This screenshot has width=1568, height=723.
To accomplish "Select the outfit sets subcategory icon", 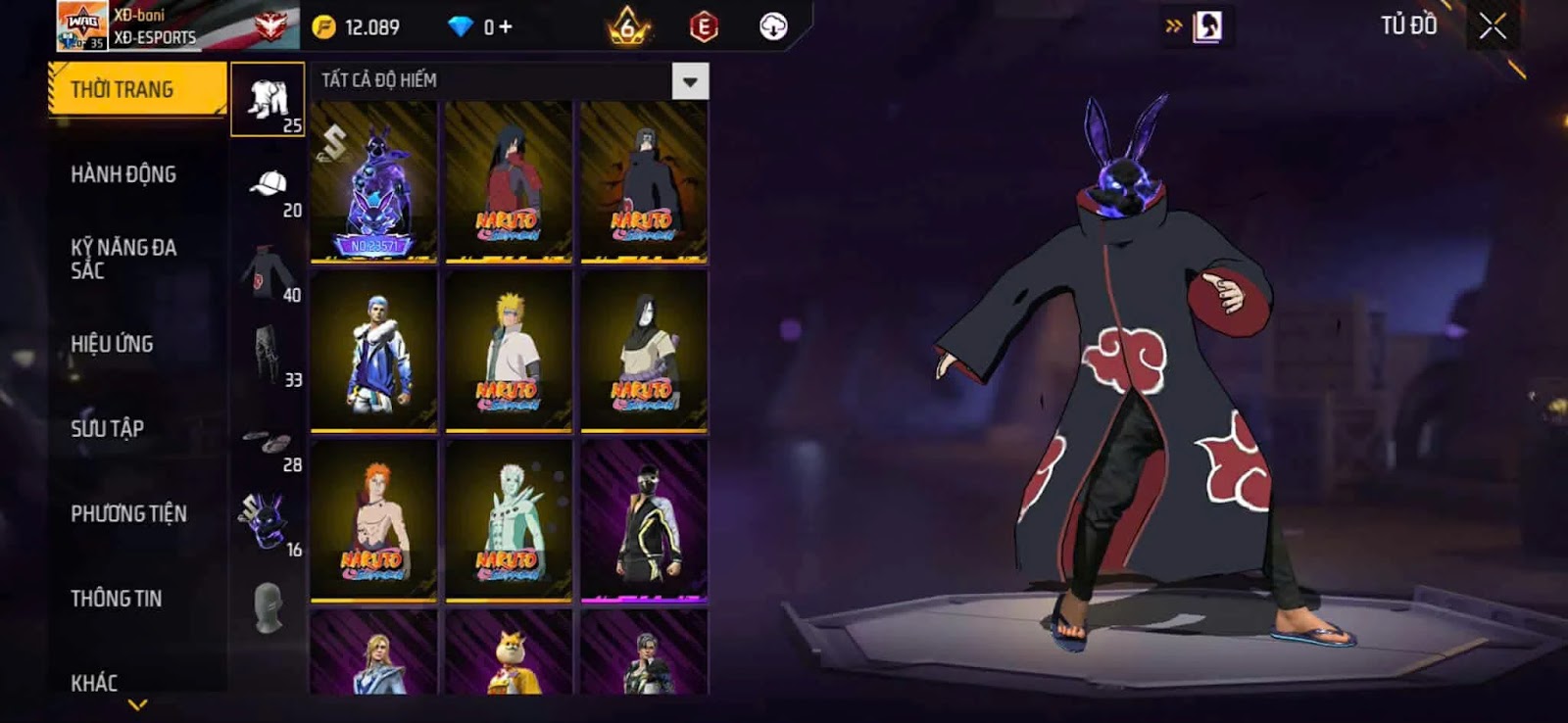I will click(x=268, y=100).
